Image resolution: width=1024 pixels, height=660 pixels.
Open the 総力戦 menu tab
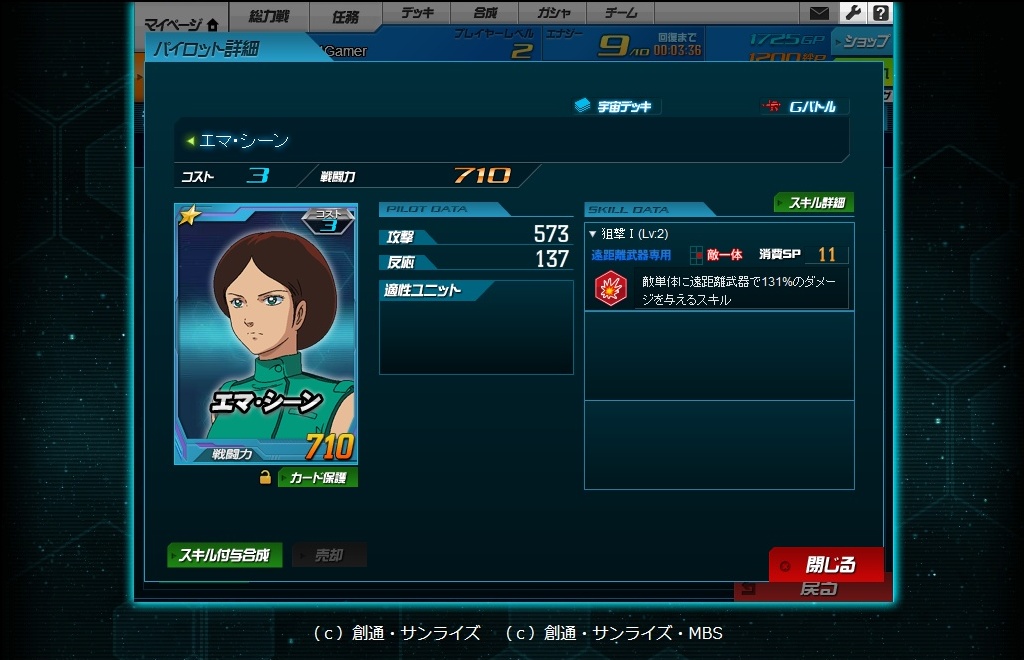click(x=268, y=17)
